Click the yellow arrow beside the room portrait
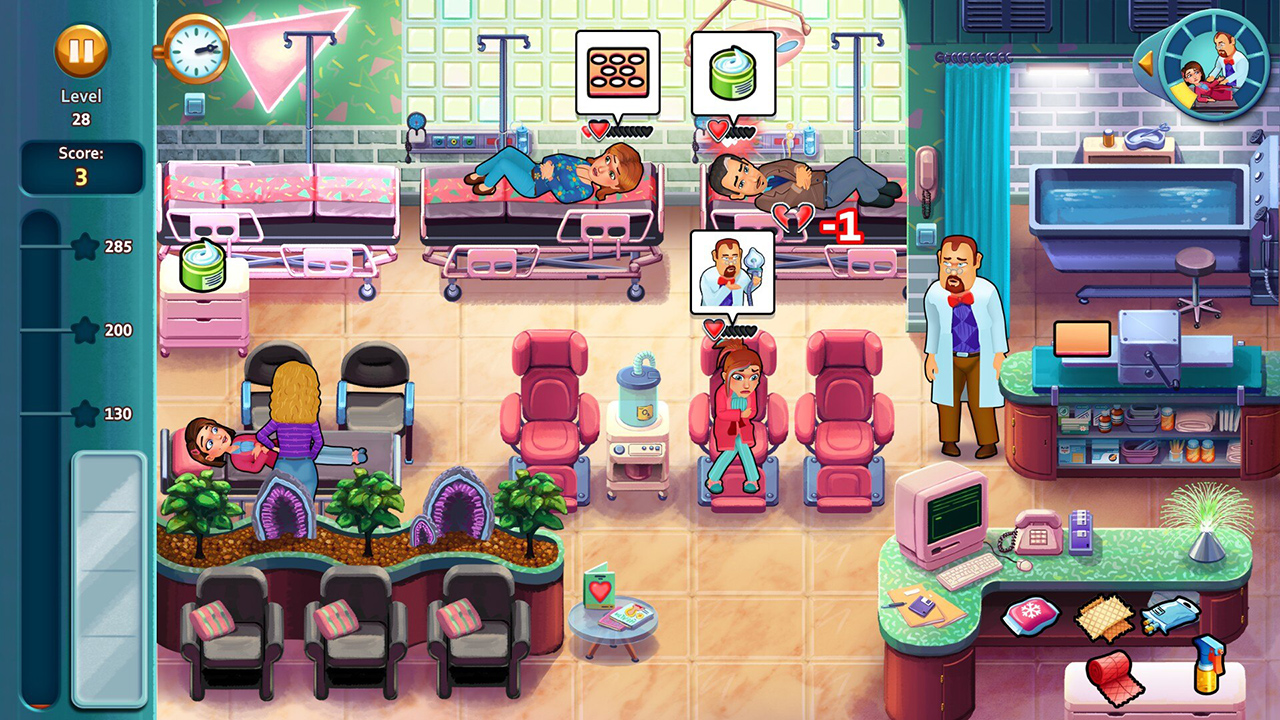This screenshot has height=720, width=1280. pyautogui.click(x=1146, y=64)
